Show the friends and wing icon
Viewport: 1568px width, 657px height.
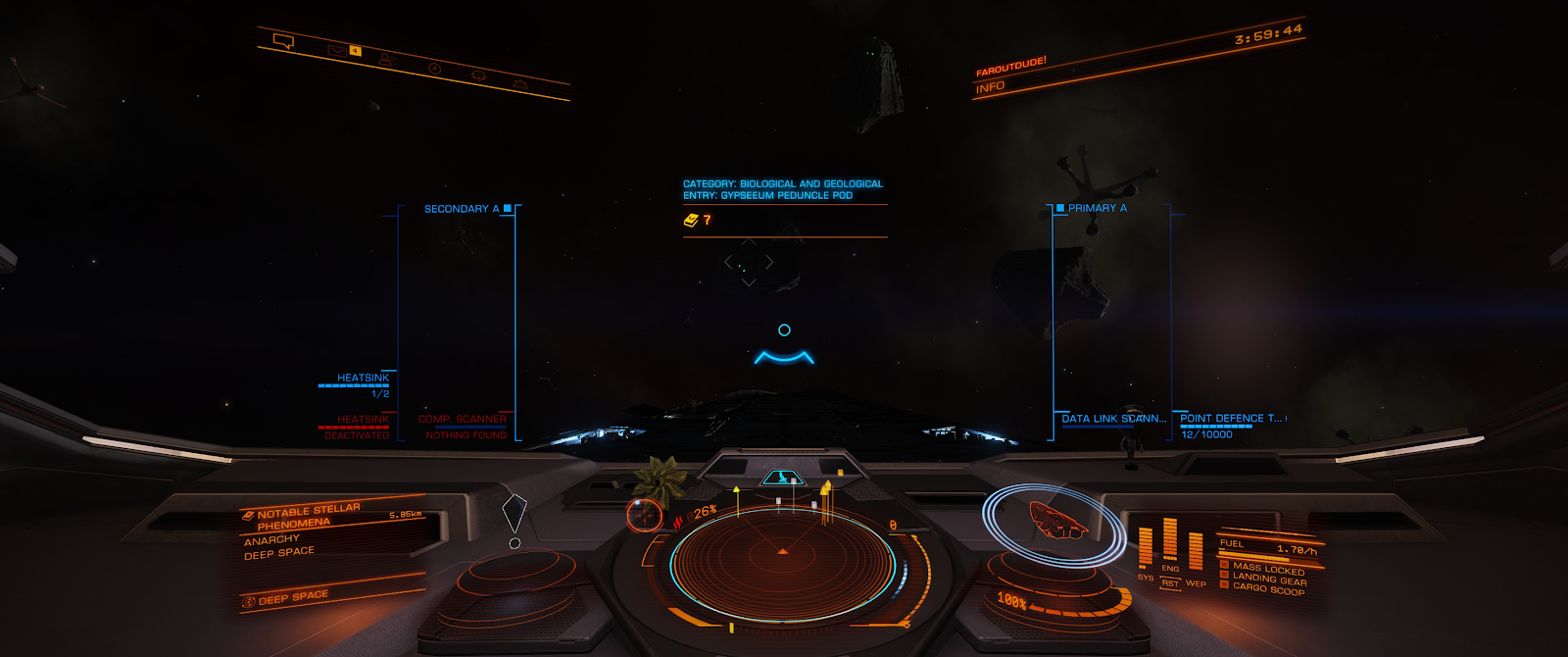[x=385, y=59]
